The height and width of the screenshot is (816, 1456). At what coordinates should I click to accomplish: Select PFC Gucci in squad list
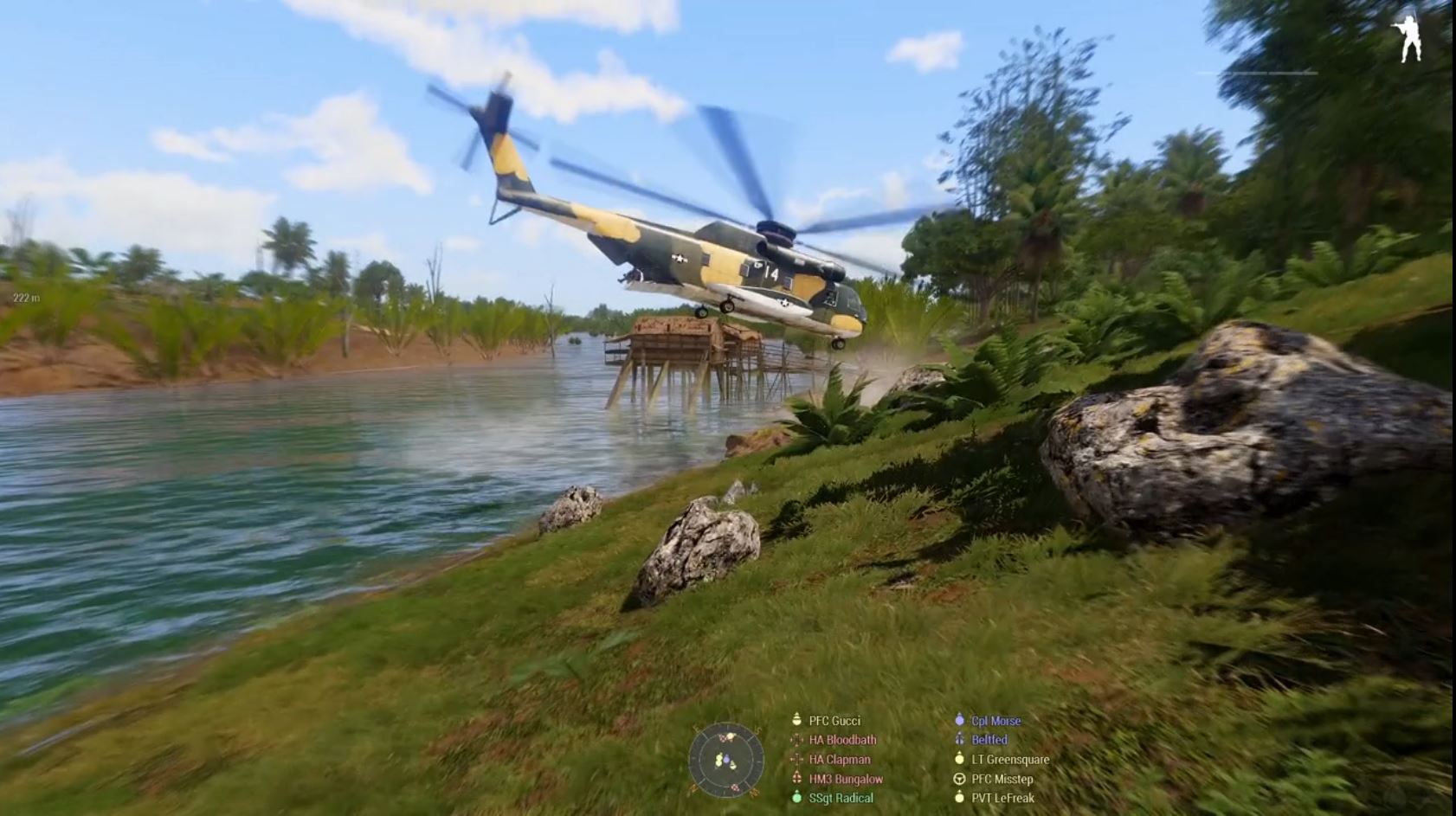(x=834, y=721)
